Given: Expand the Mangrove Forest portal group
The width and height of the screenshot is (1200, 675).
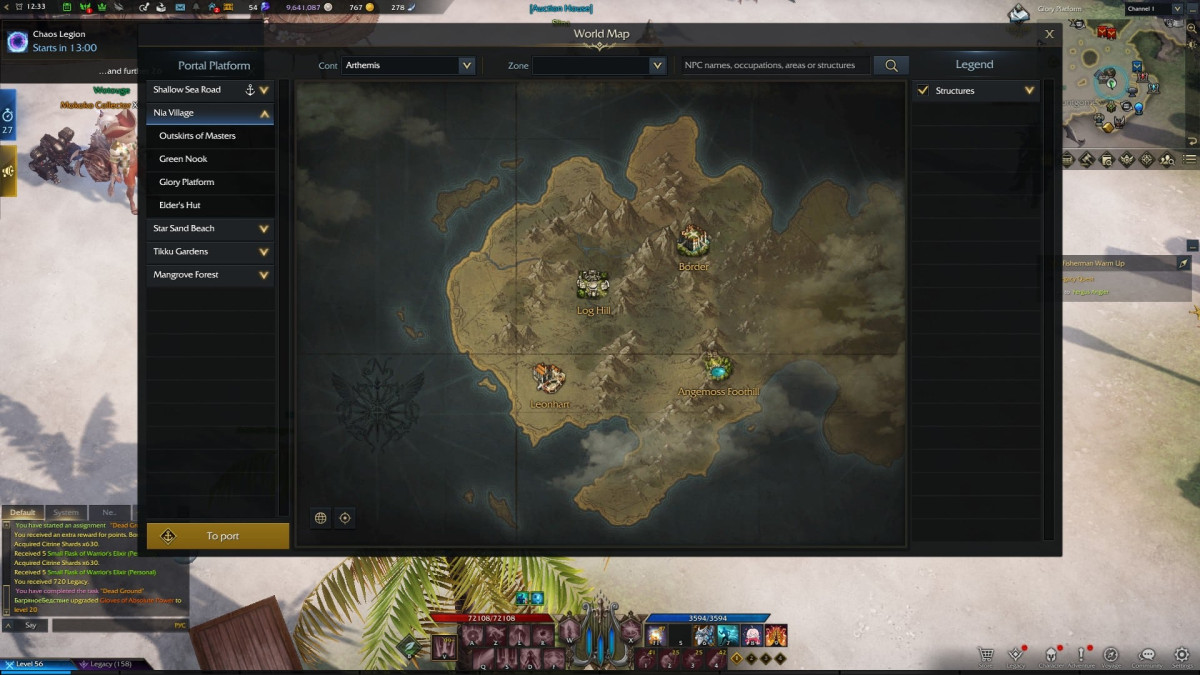Looking at the screenshot, I should coord(264,275).
